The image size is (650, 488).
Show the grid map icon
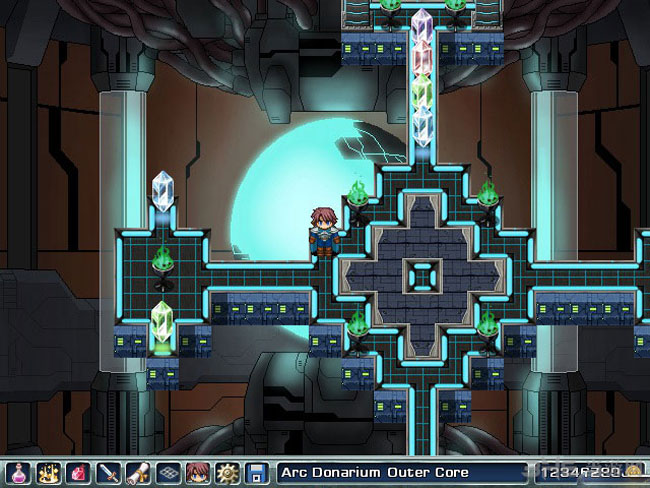click(167, 472)
